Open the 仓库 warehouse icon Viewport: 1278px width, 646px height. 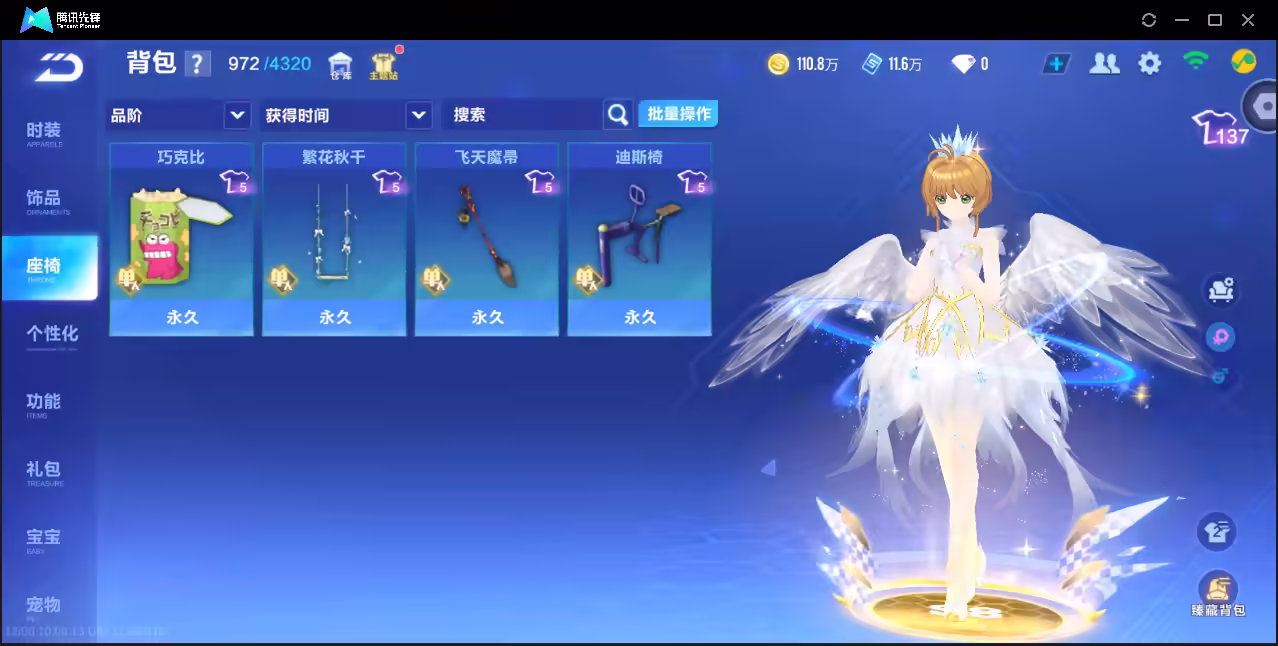[341, 66]
